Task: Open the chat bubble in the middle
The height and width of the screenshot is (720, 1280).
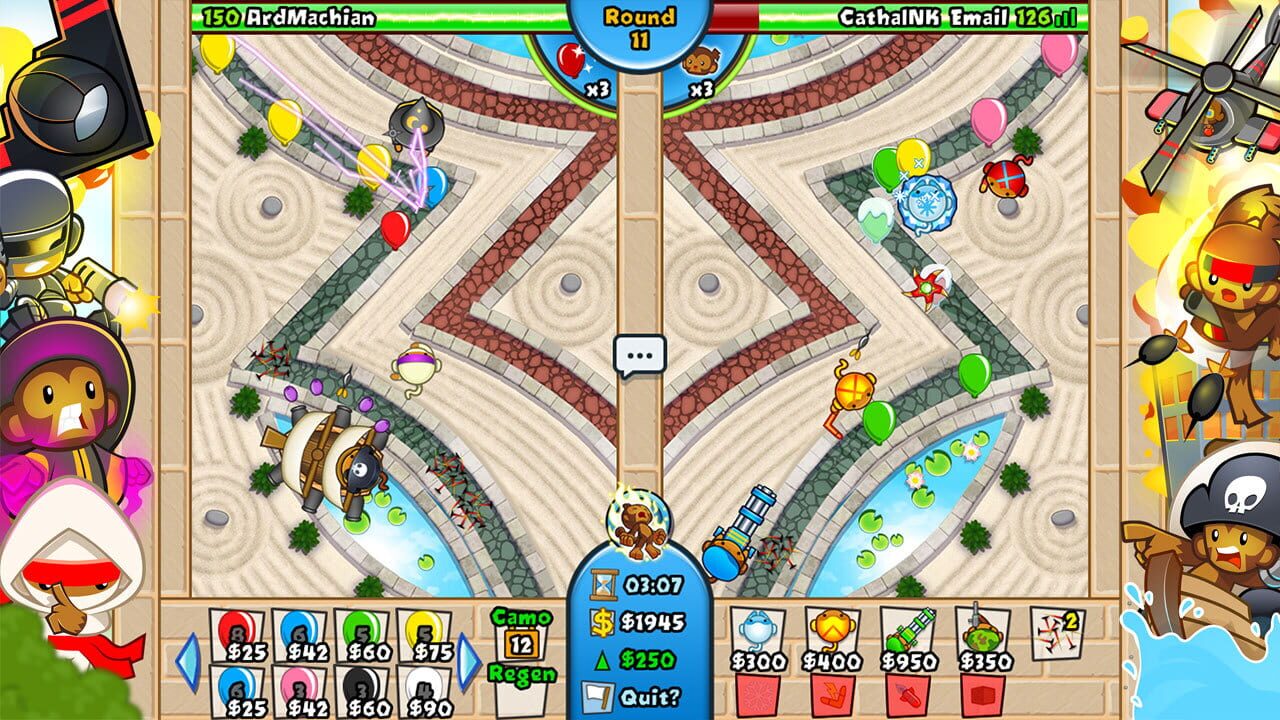Action: coord(640,352)
